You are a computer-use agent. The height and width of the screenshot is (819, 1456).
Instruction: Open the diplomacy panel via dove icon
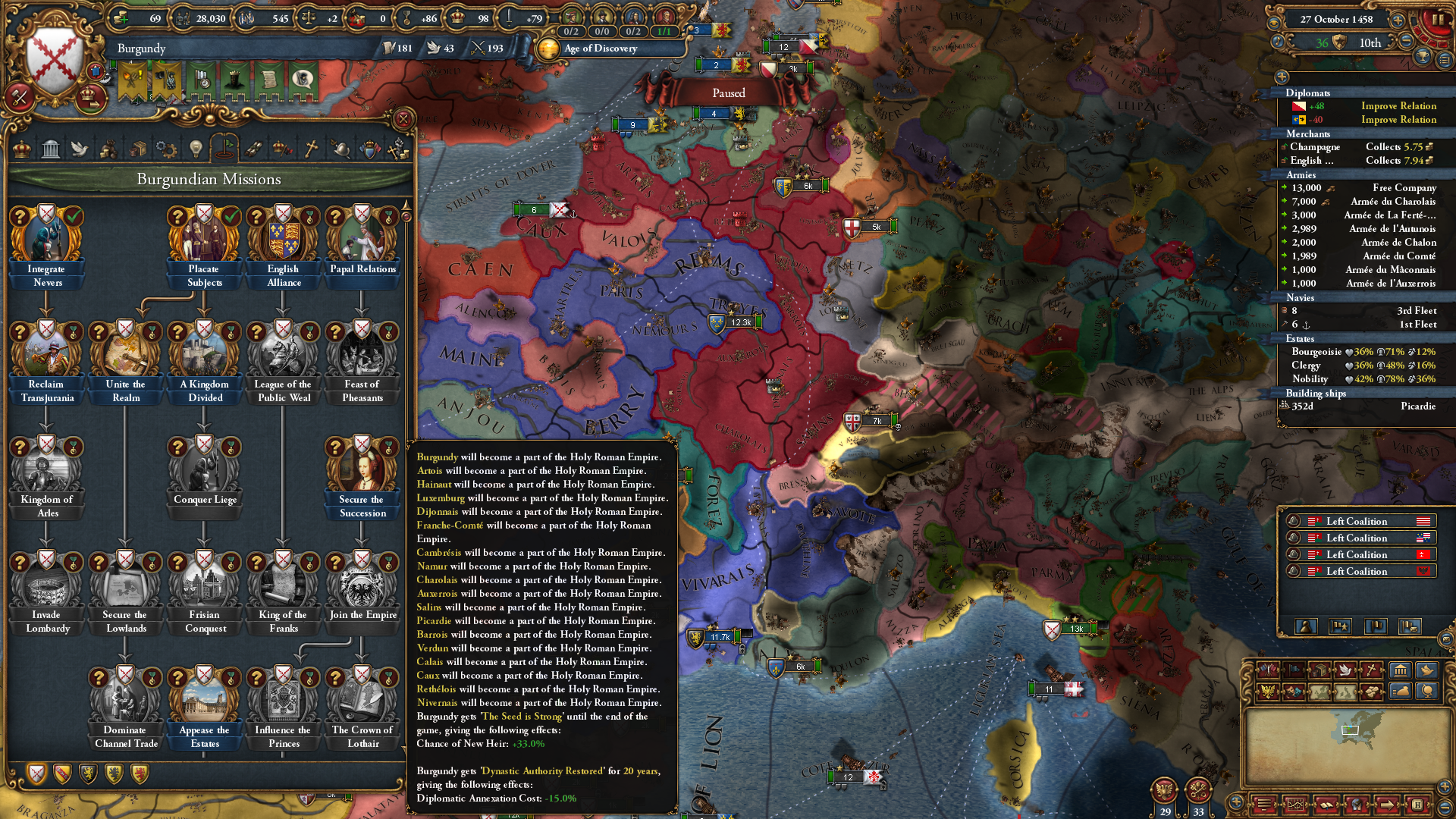(81, 149)
